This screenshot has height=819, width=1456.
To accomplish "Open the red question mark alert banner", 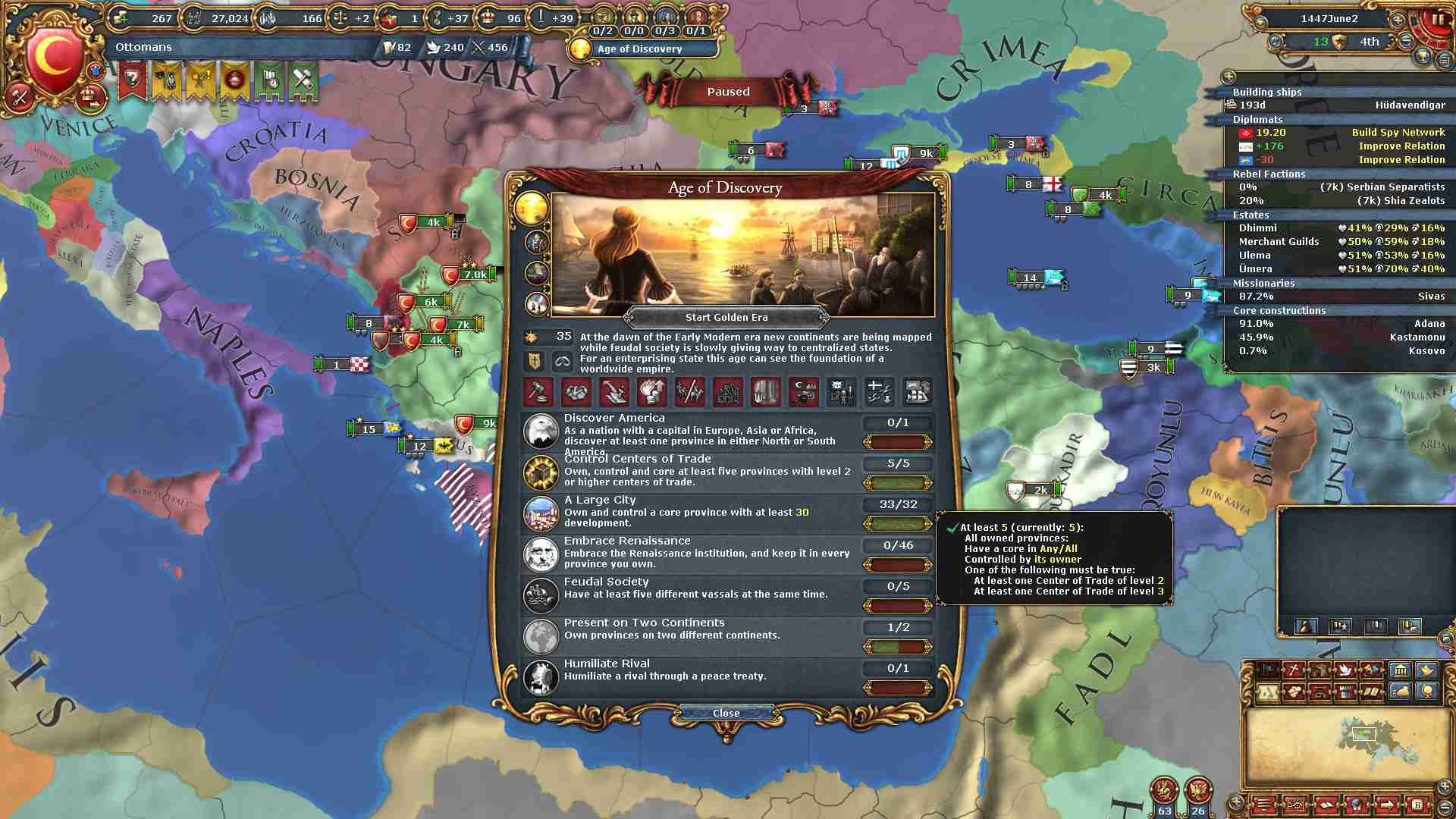I will (x=133, y=80).
